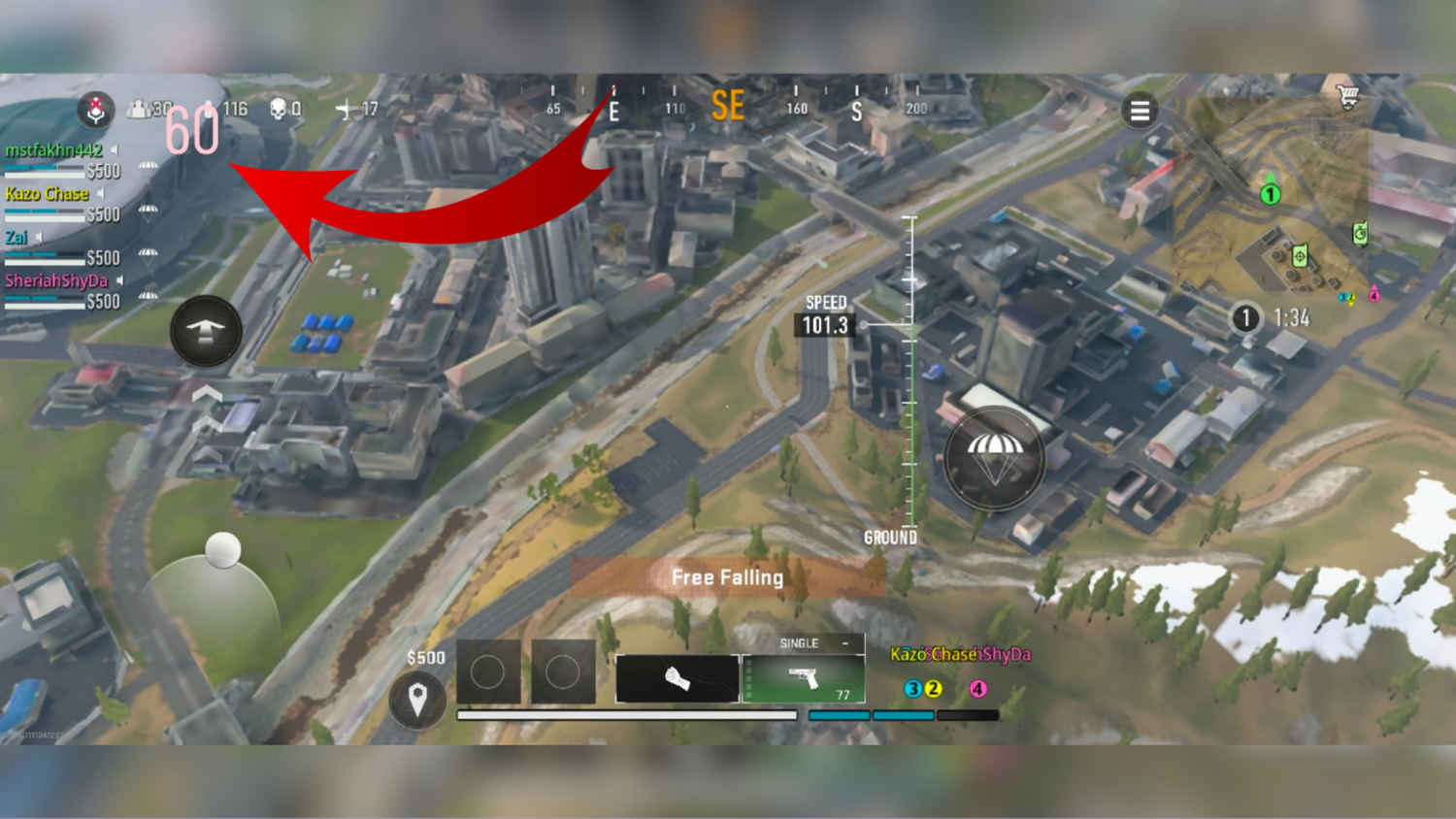
Task: Toggle Kazo Chase's voice speaker icon
Action: [102, 194]
